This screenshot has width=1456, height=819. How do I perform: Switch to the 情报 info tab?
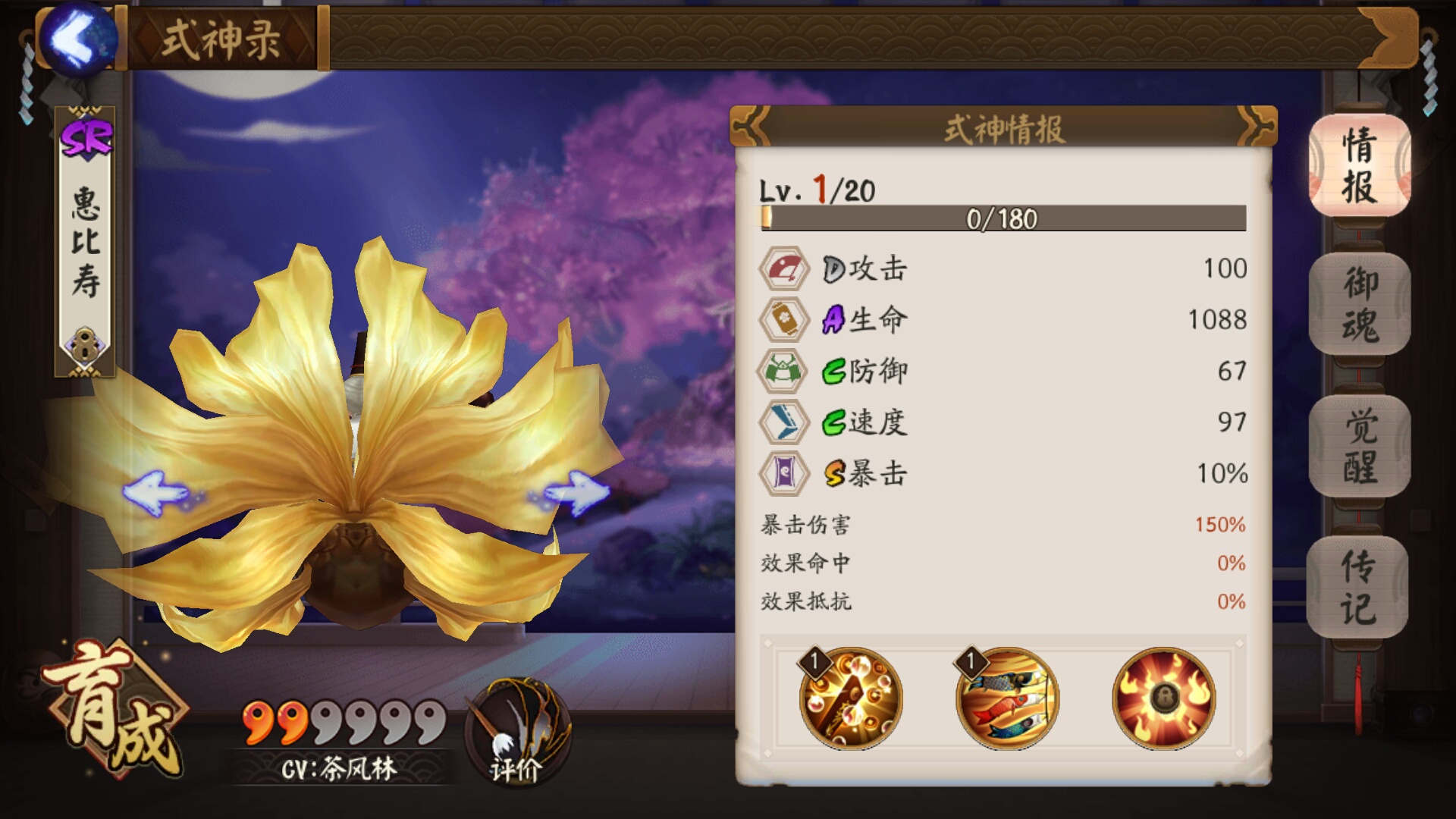tap(1359, 165)
